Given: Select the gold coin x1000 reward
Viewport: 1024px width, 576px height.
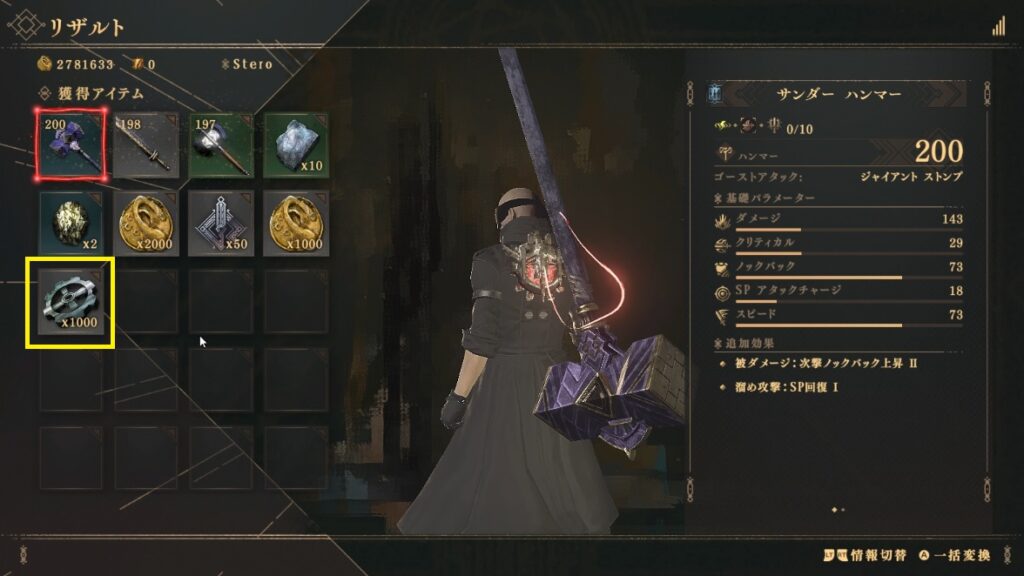Looking at the screenshot, I should click(x=295, y=221).
